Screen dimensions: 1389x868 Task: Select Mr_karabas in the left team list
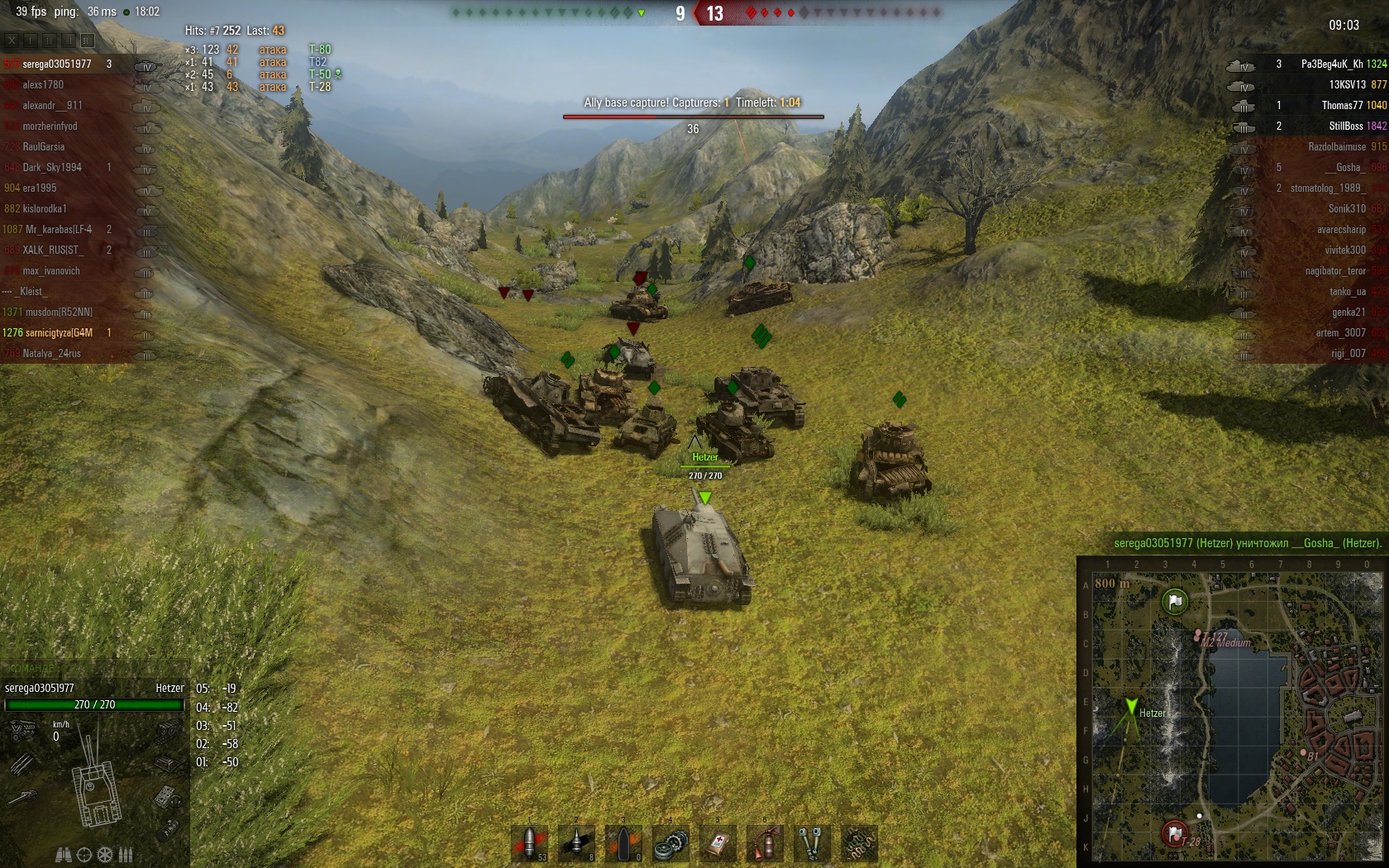pos(58,229)
